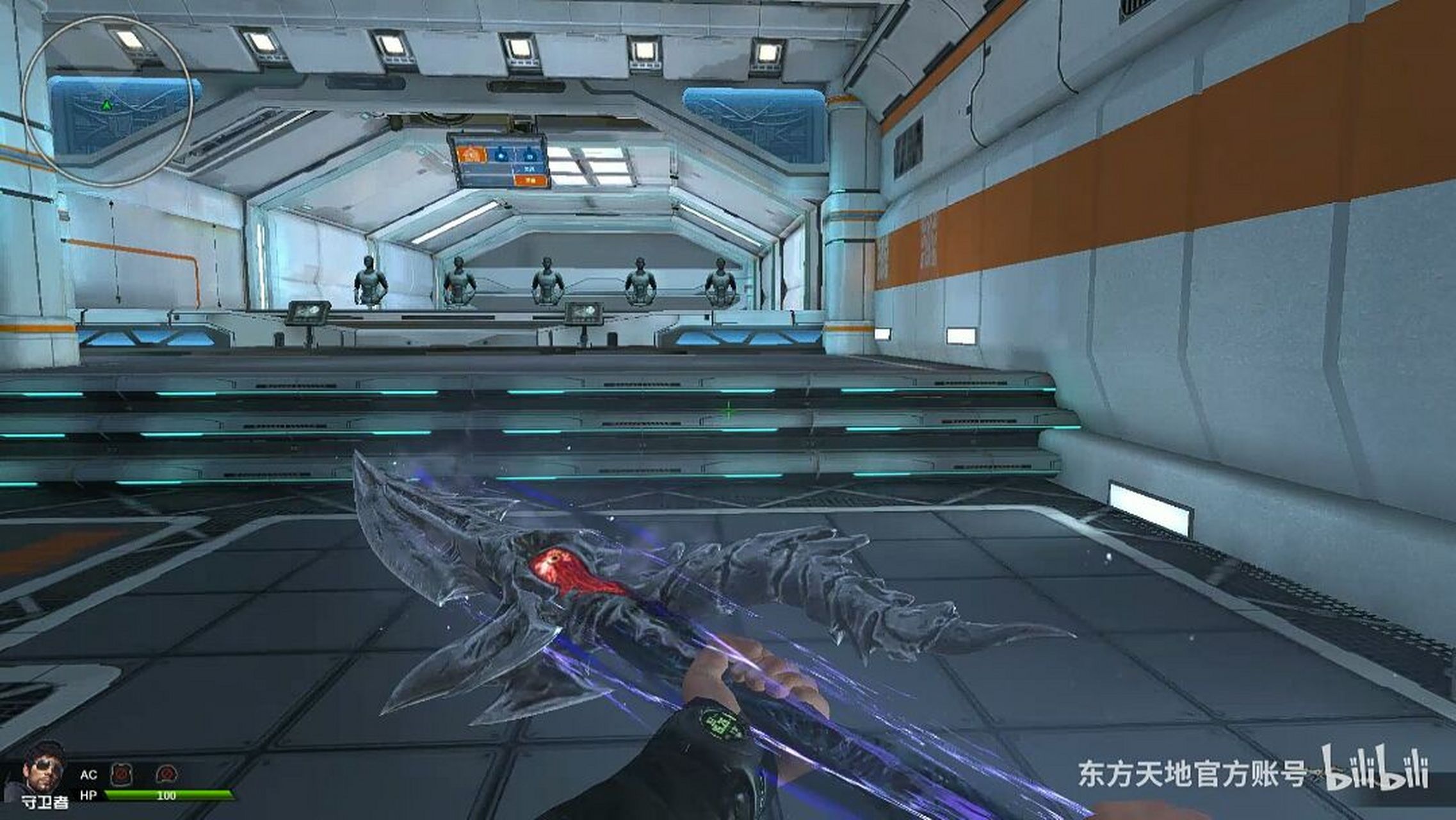Click the body armor vest icon

click(120, 774)
